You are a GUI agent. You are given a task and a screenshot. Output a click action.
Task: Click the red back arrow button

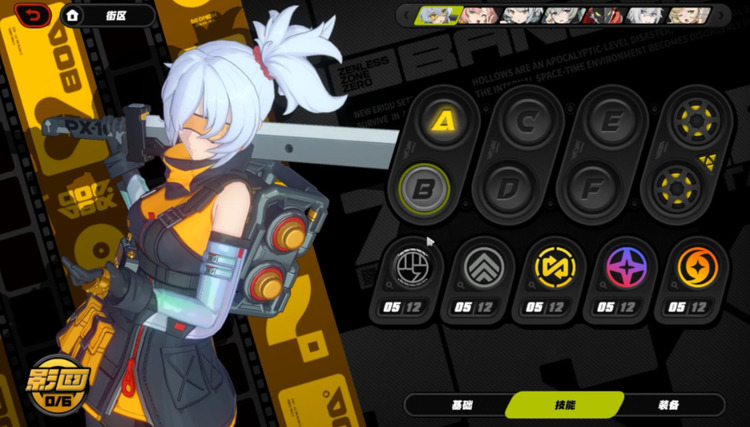click(33, 15)
